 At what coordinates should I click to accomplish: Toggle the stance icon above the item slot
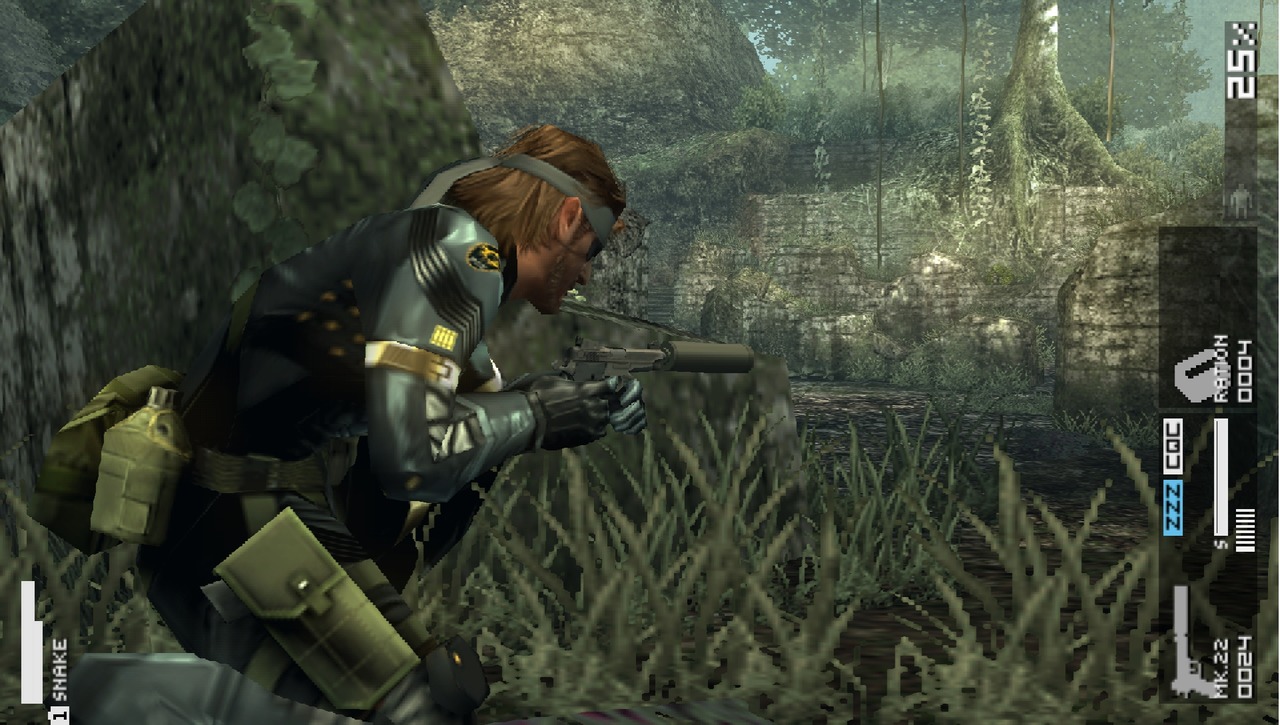1241,200
